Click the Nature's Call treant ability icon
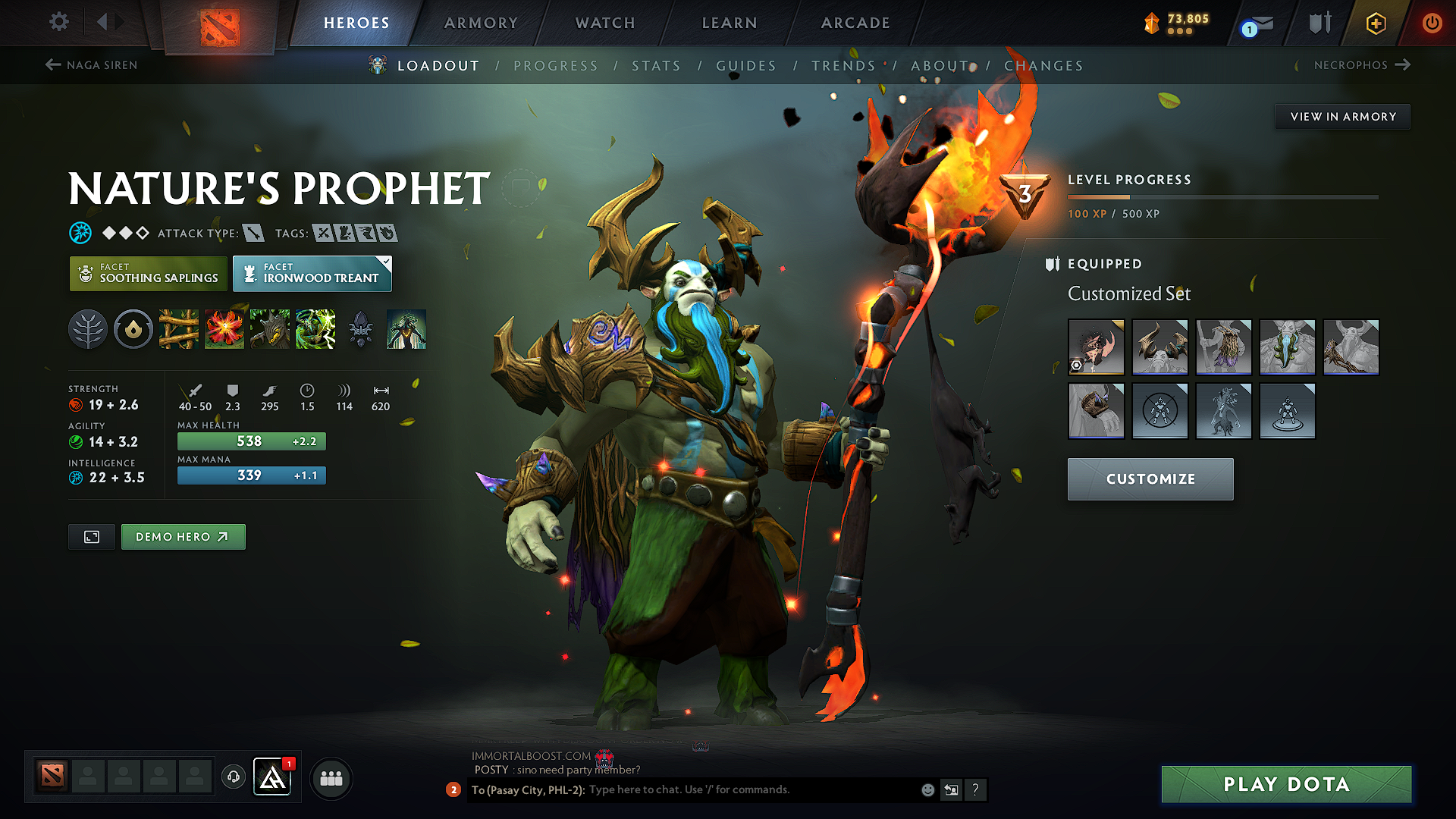This screenshot has height=819, width=1456. (269, 329)
